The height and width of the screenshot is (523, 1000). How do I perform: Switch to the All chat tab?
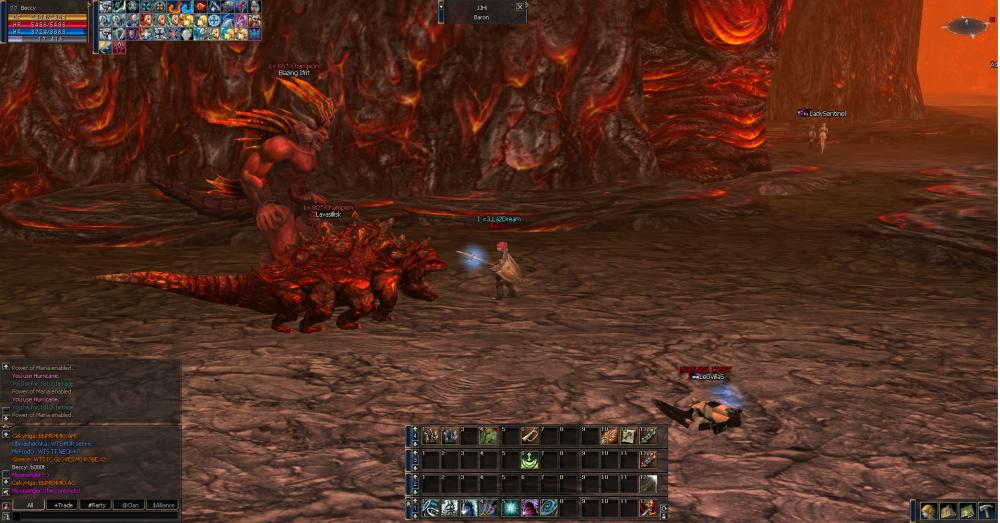tap(30, 505)
